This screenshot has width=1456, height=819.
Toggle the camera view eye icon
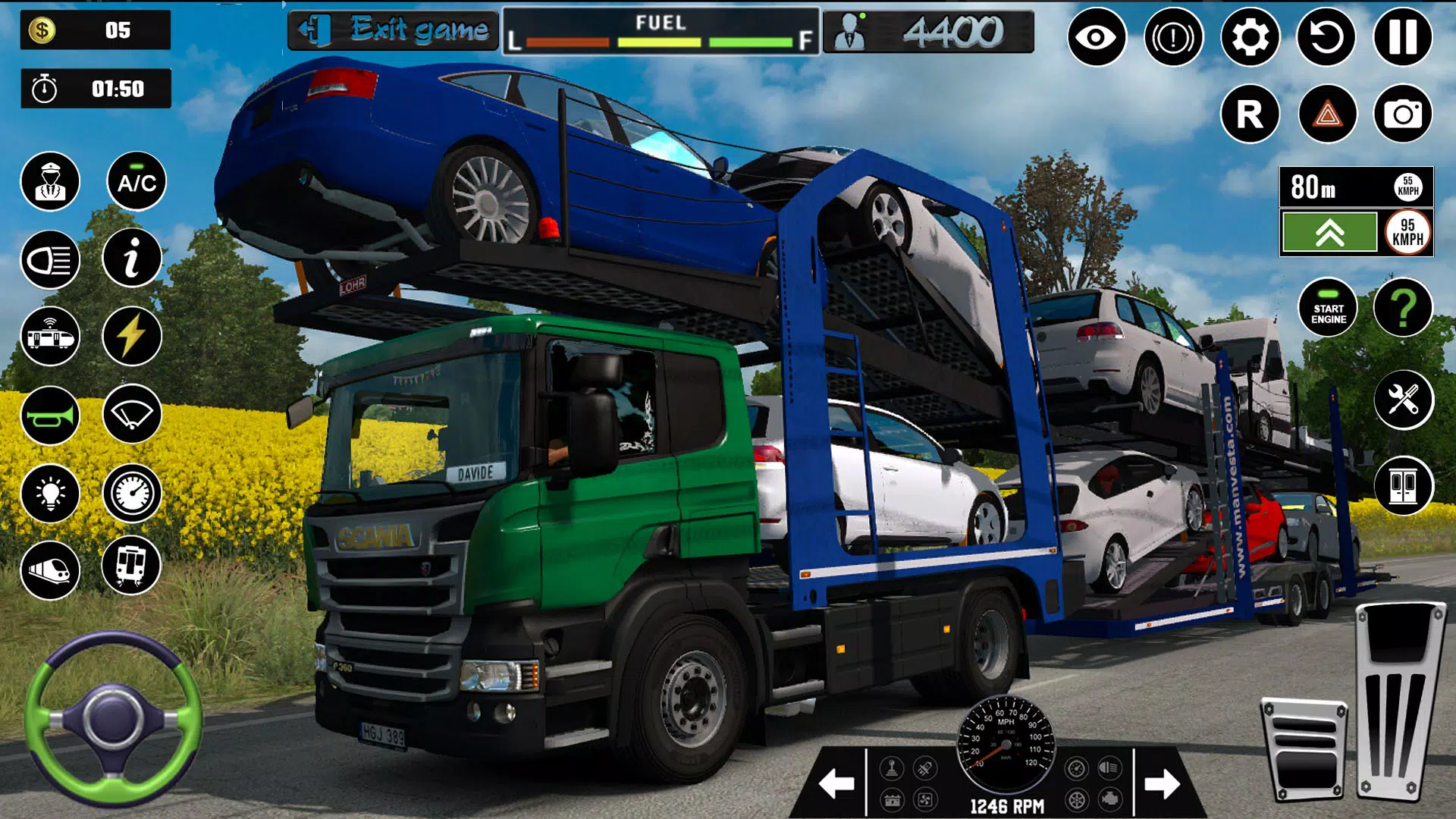[x=1097, y=37]
